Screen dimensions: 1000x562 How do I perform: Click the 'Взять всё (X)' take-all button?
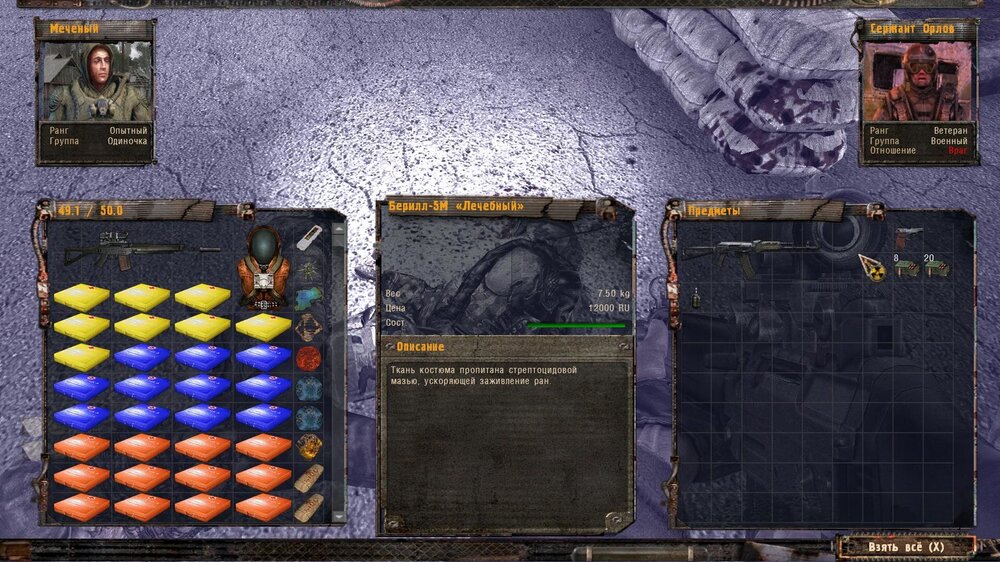click(907, 547)
